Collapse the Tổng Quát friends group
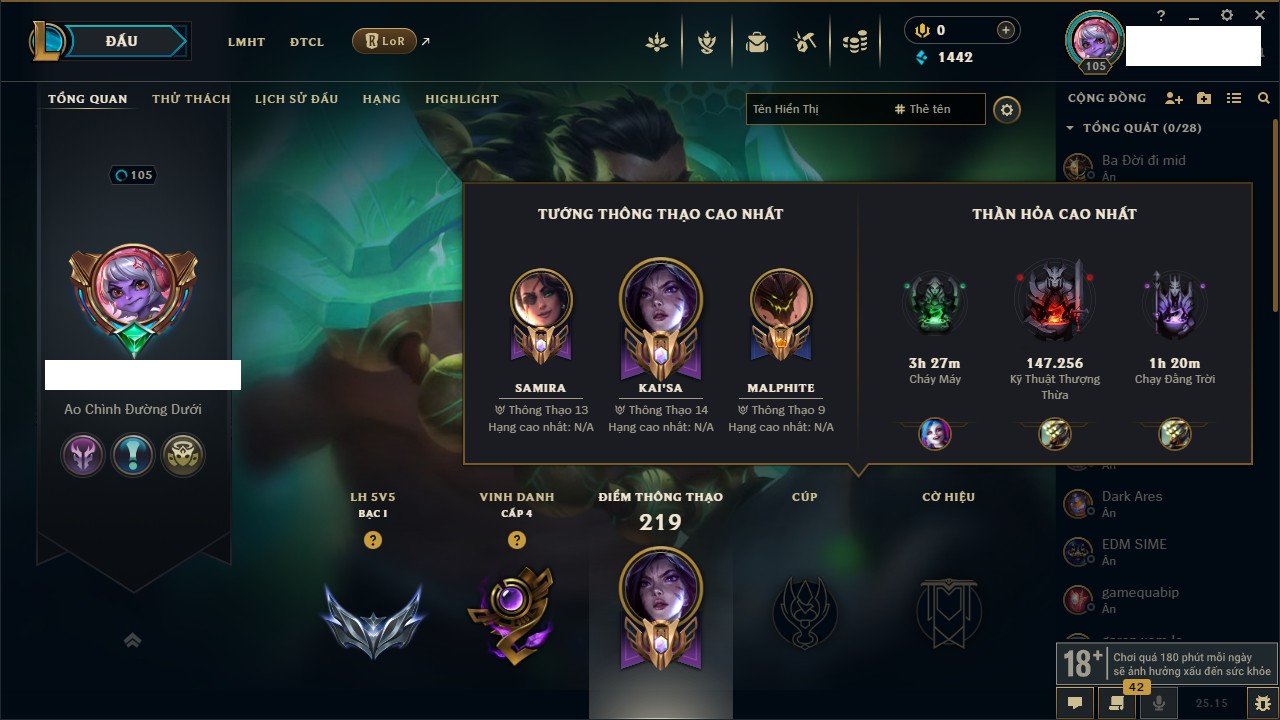This screenshot has width=1280, height=720. (1070, 128)
